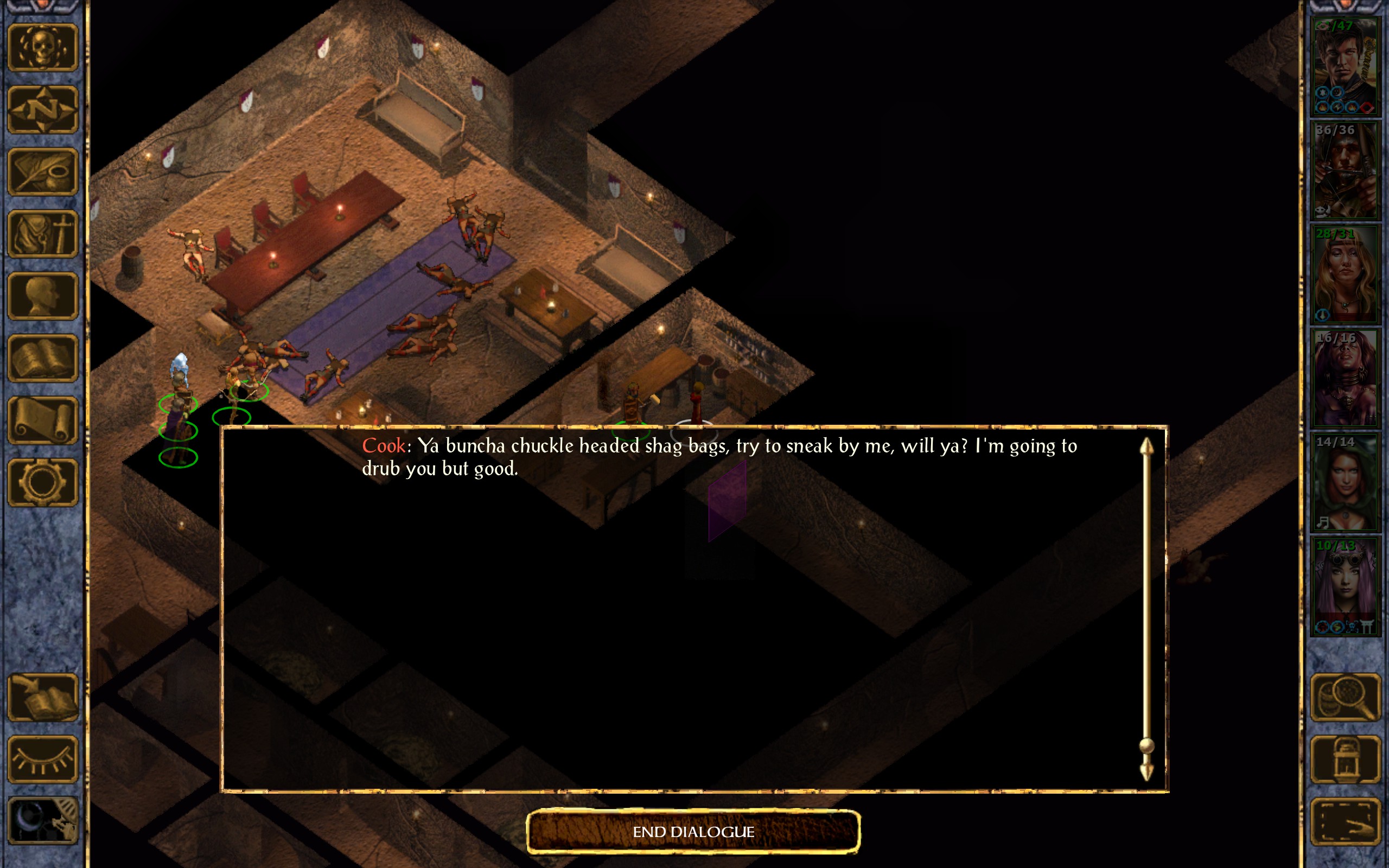Screen dimensions: 1389x868
Task: Toggle the magnifying glass highlight button
Action: [1346, 698]
